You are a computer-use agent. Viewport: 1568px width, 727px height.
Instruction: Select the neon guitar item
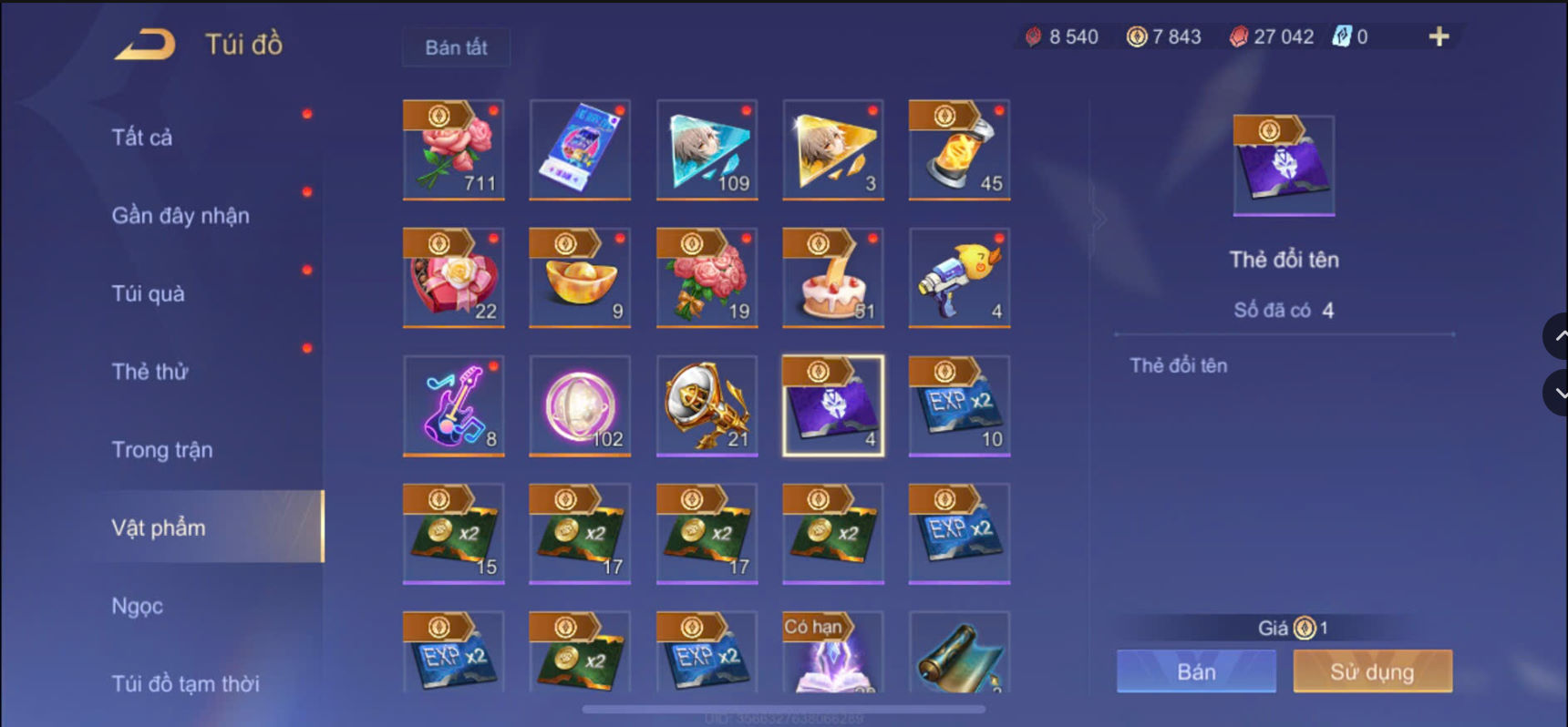454,406
